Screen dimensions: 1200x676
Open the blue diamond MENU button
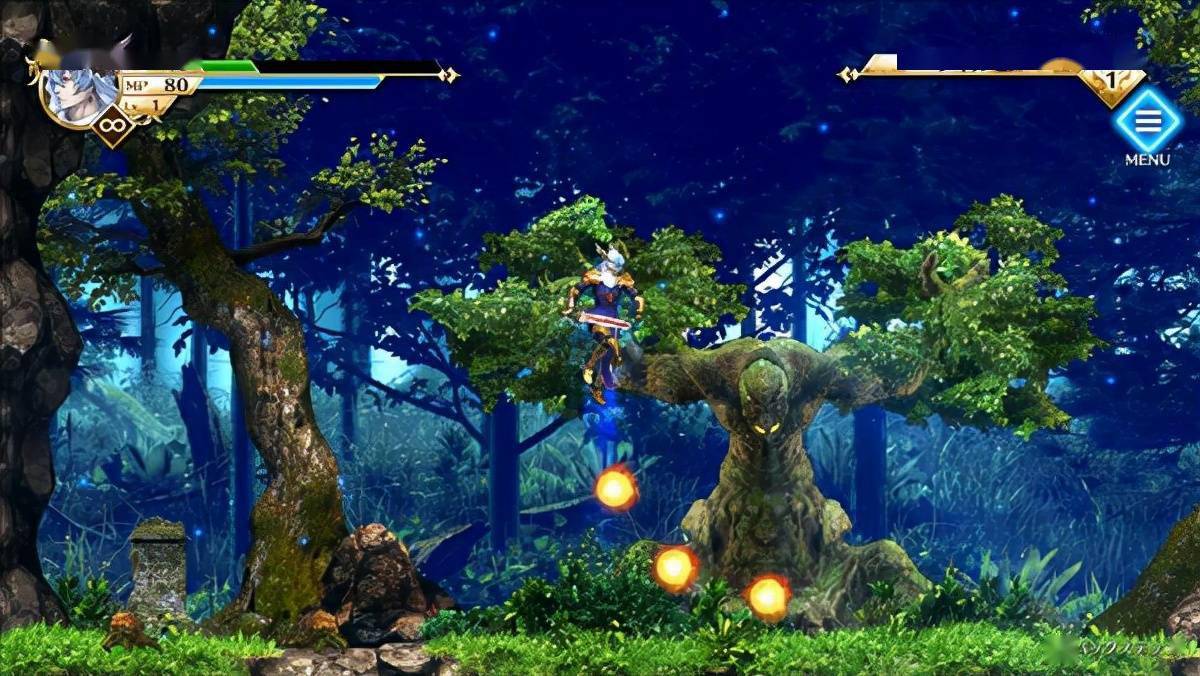(1147, 121)
